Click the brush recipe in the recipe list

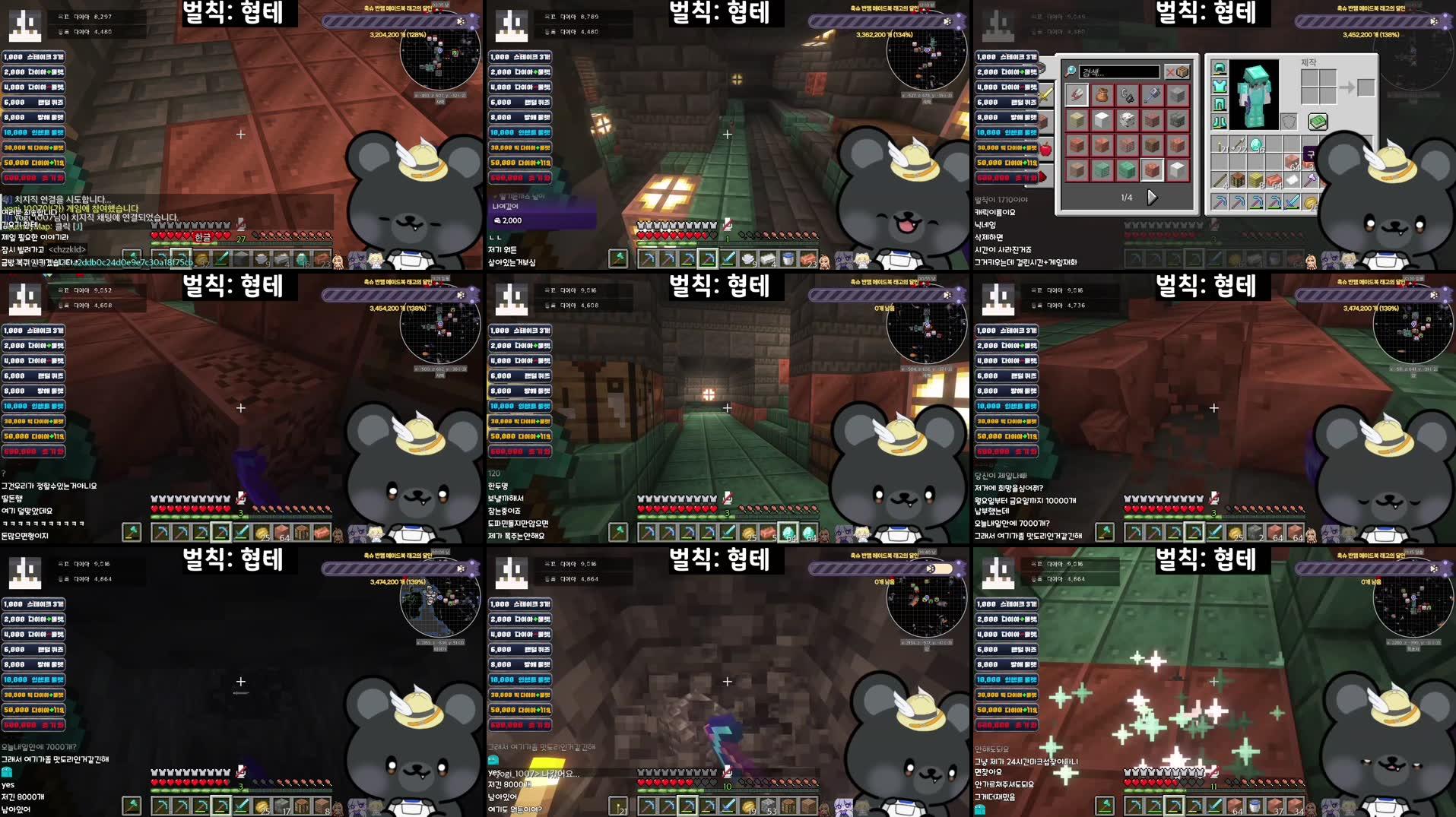[1077, 95]
